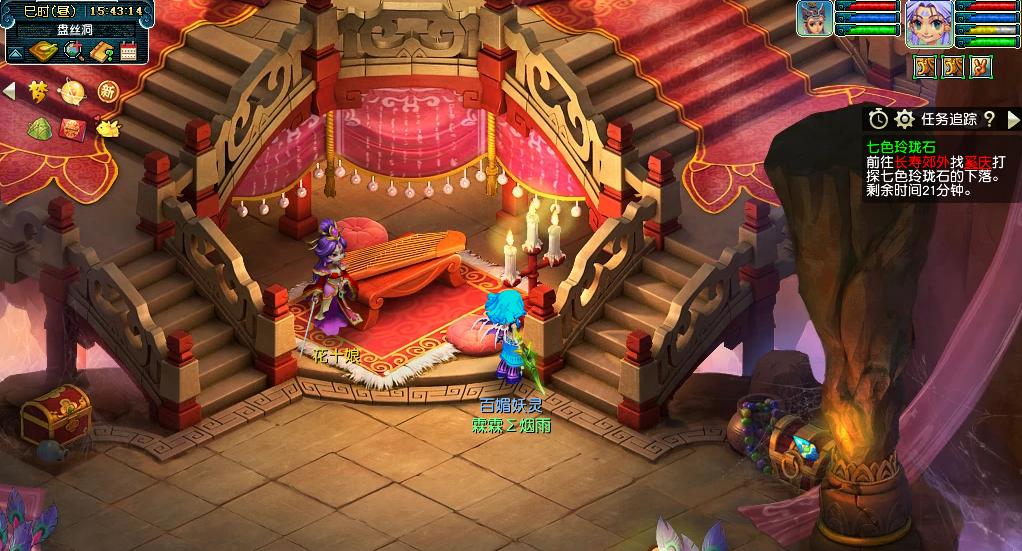This screenshot has height=551, width=1022.
Task: Show quest tracker help question mark
Action: coord(989,119)
